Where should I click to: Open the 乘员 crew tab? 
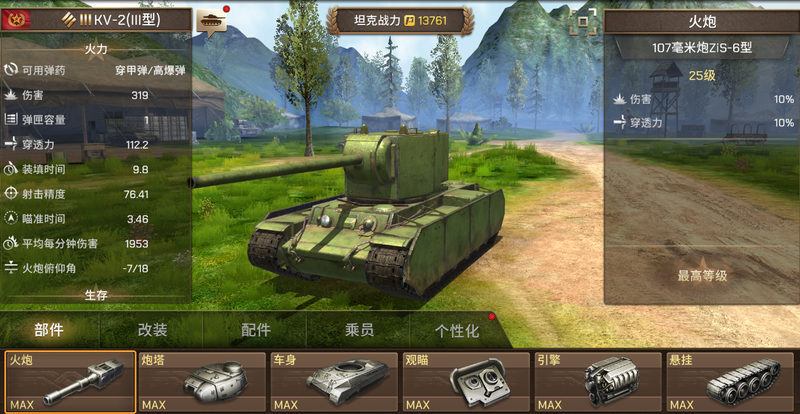pyautogui.click(x=359, y=331)
